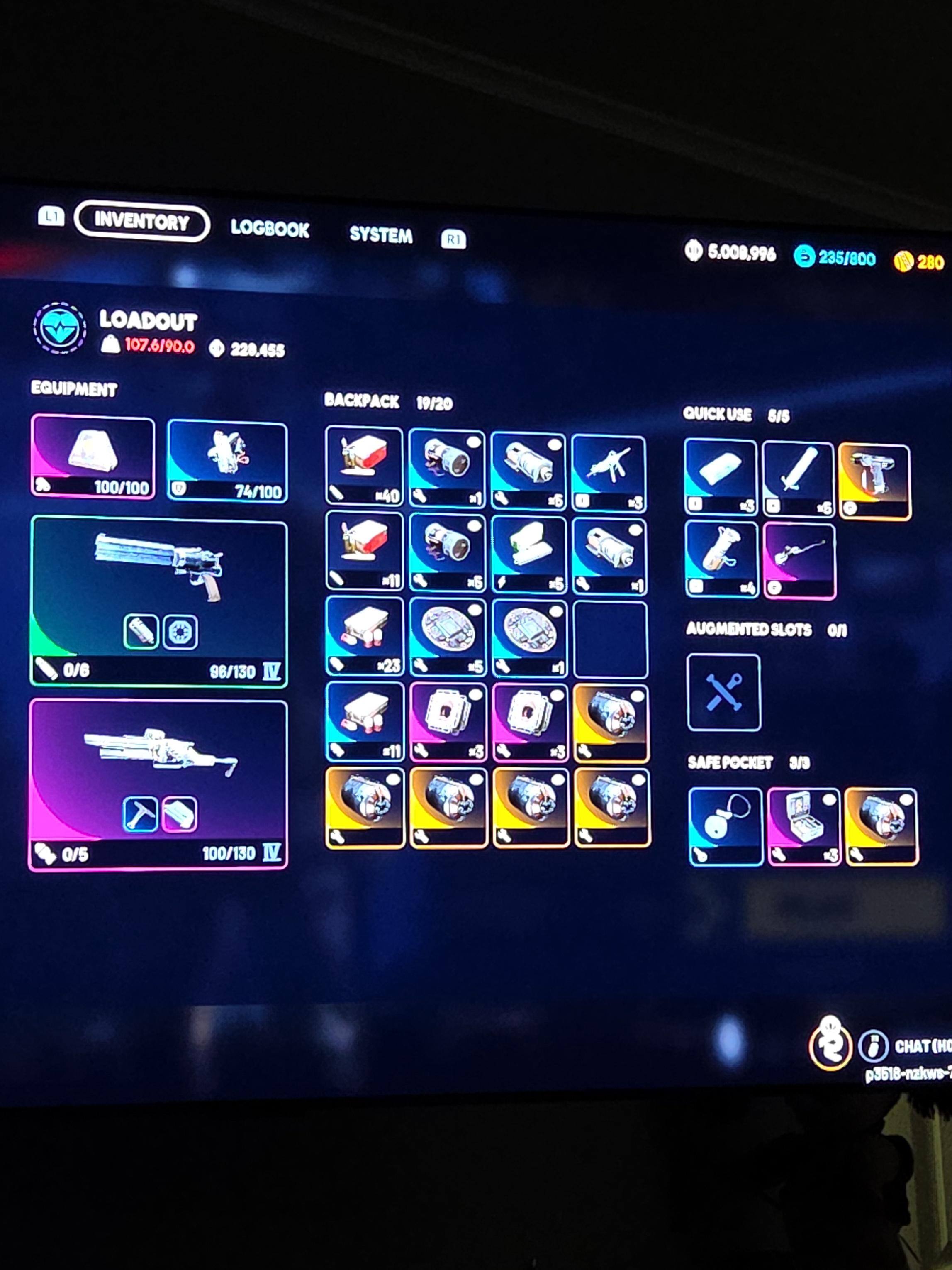Select the green attachment on the revolver

tap(141, 632)
